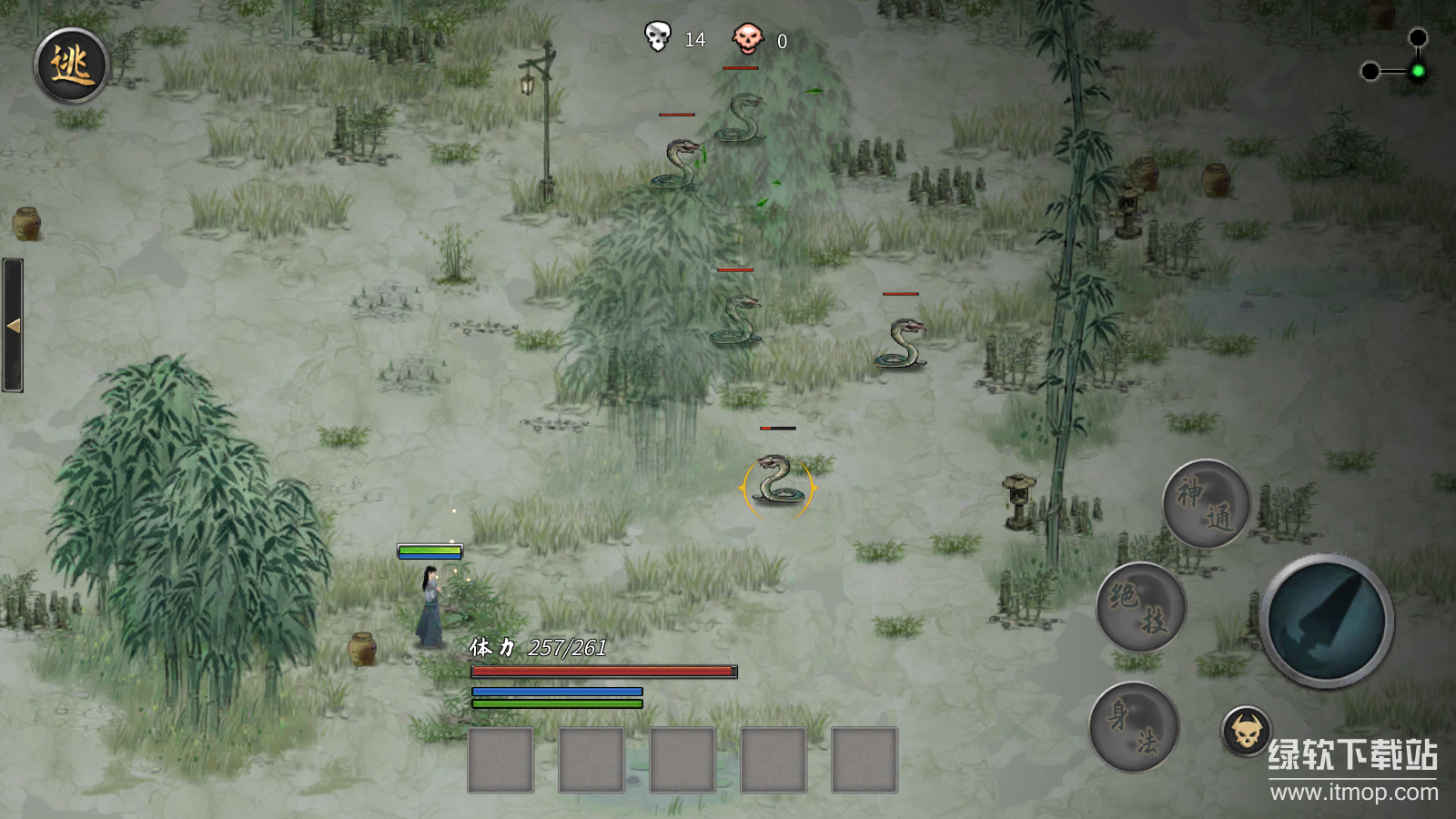Hit the large blade attack button
The width and height of the screenshot is (1456, 819).
click(x=1327, y=621)
